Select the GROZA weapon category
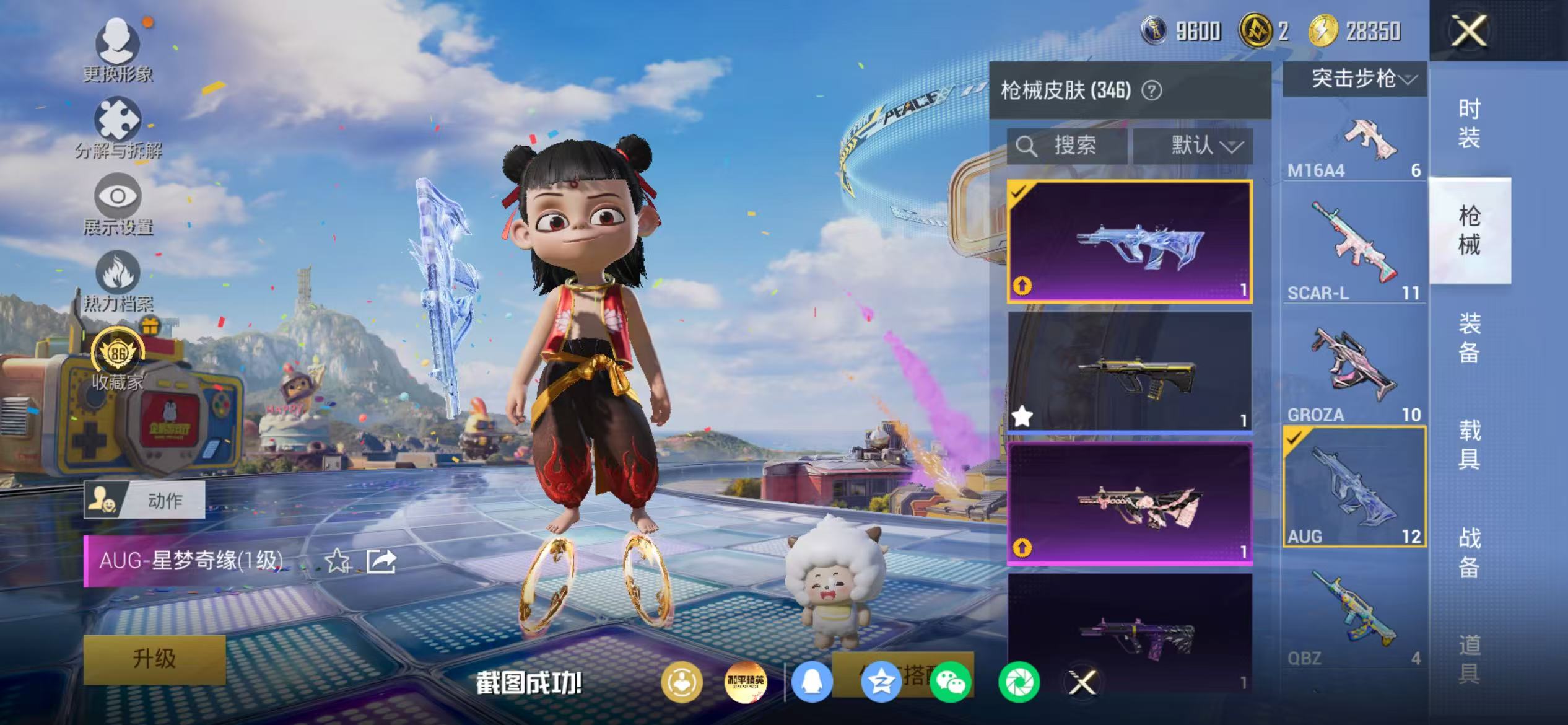The height and width of the screenshot is (725, 1568). [1354, 372]
